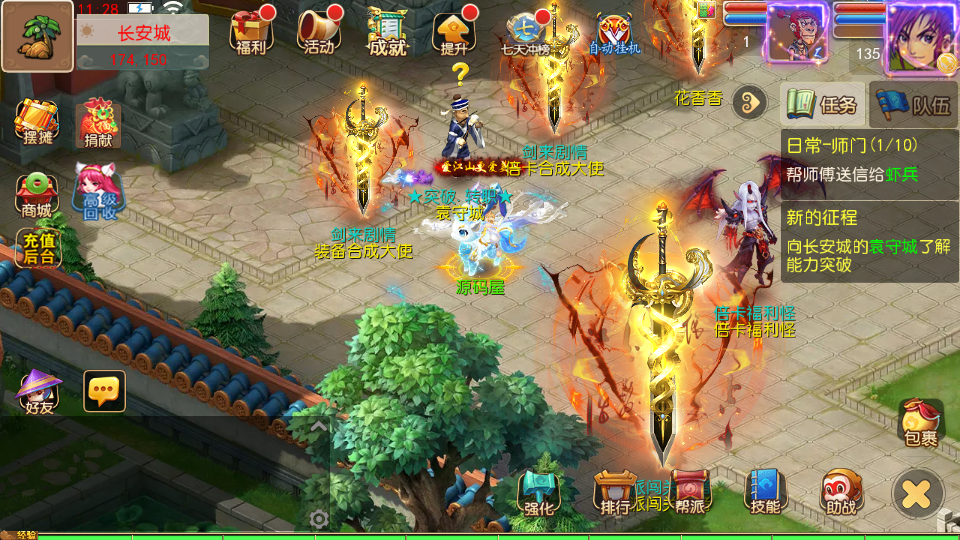This screenshot has height=540, width=960.
Task: Open the yellow chat bubble button
Action: pos(104,391)
